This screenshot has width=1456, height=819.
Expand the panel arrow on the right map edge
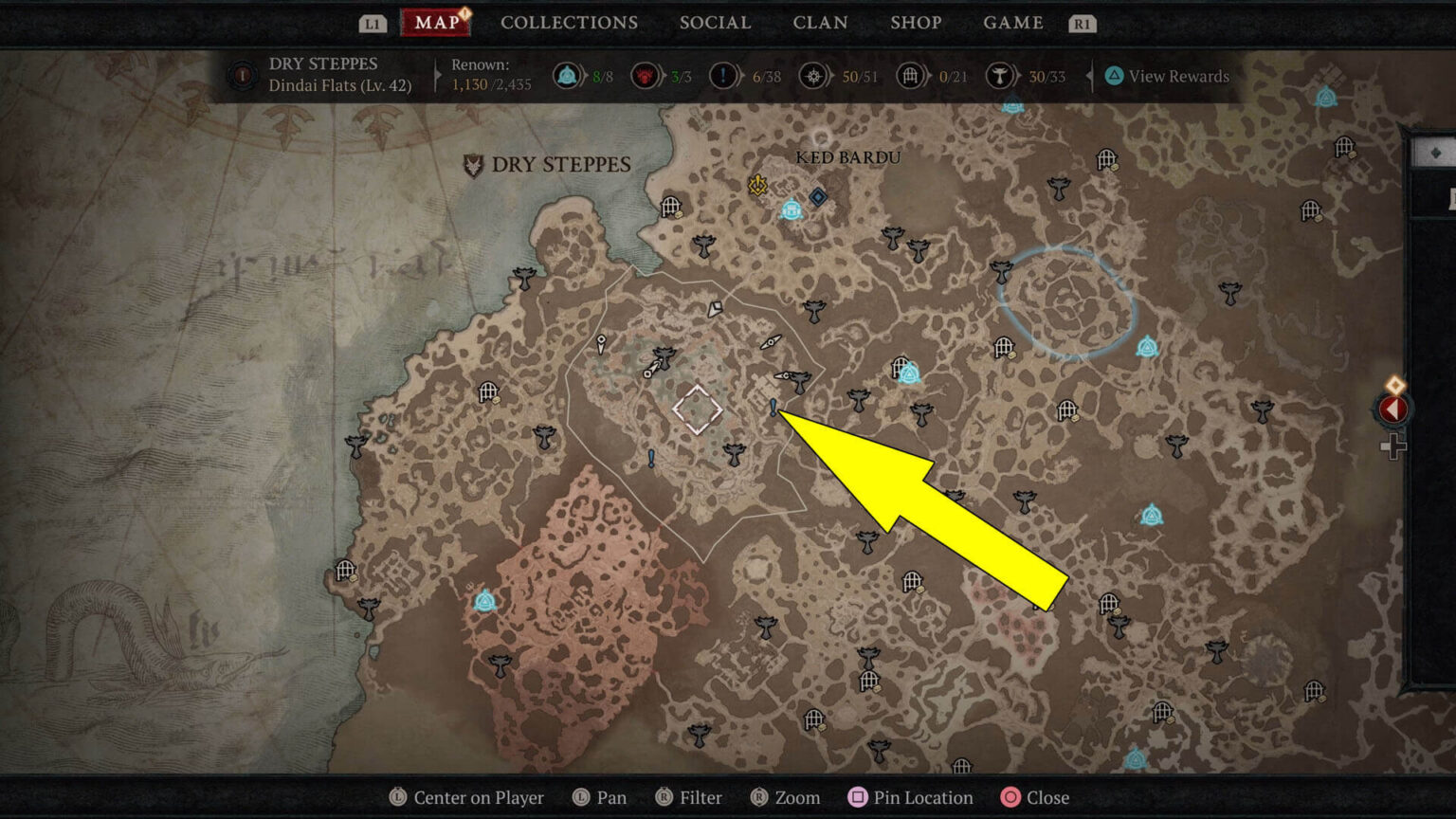point(1392,409)
